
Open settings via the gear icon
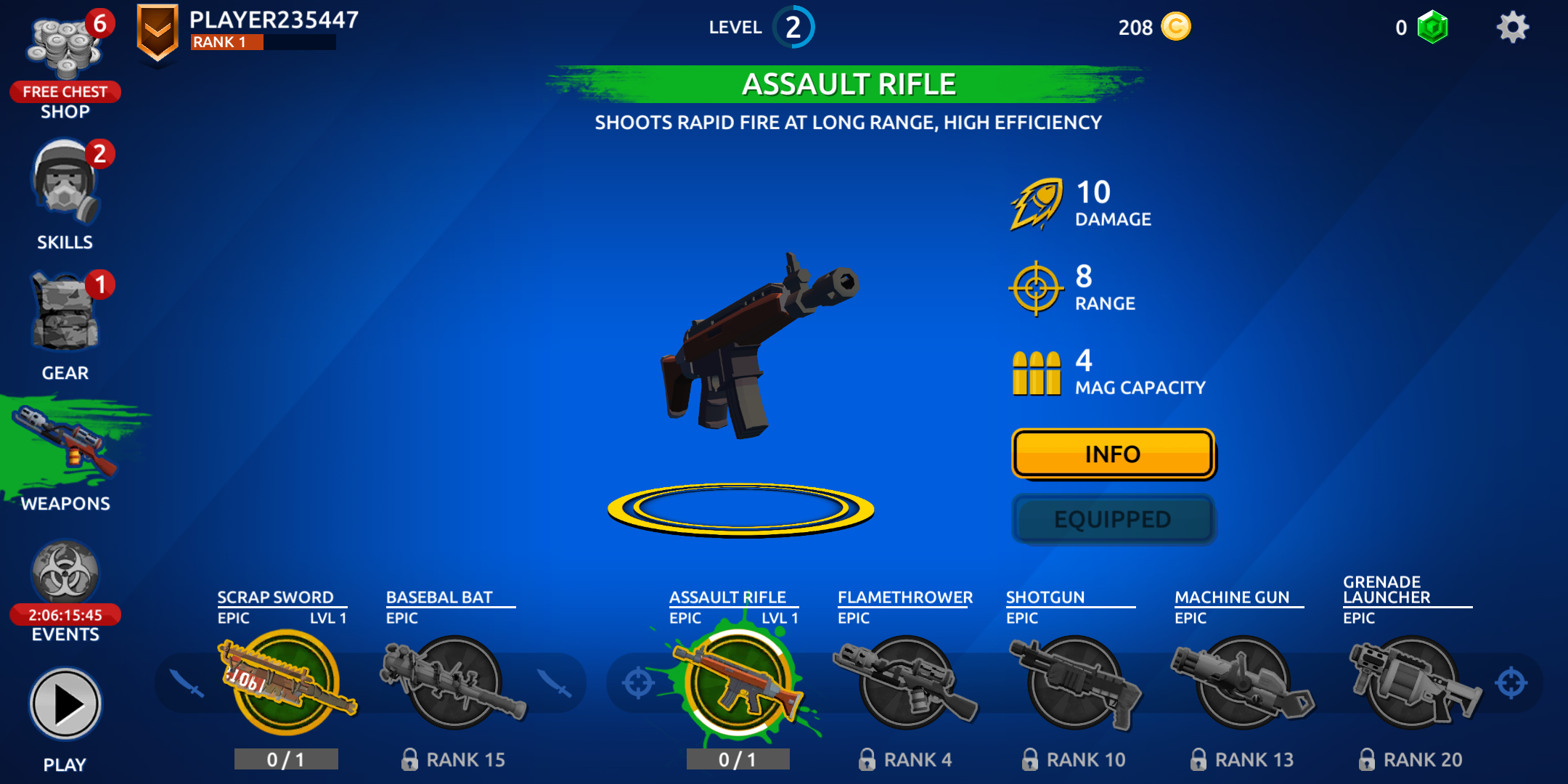pos(1513,28)
